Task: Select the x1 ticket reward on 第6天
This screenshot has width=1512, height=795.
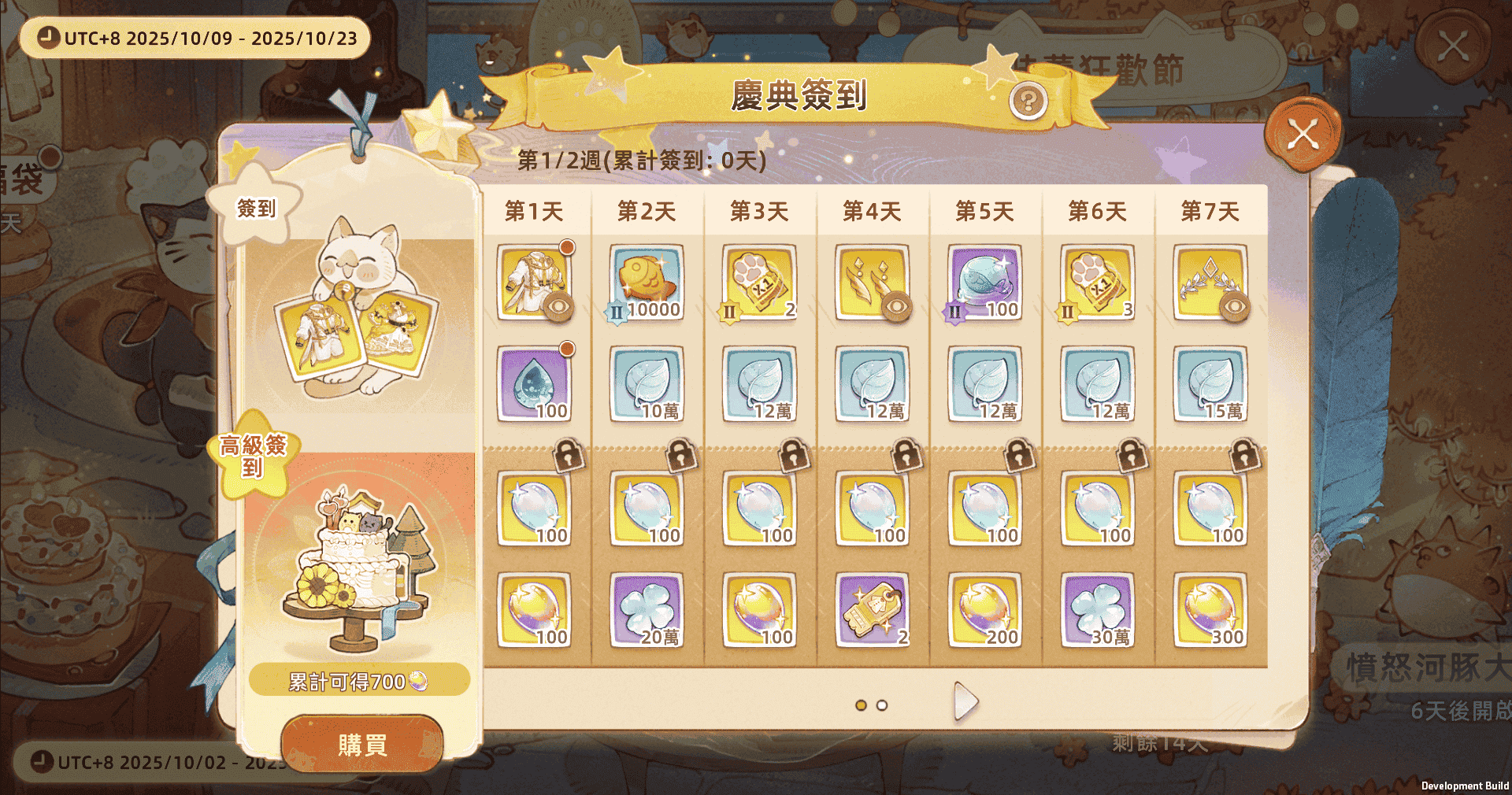Action: click(x=1098, y=282)
